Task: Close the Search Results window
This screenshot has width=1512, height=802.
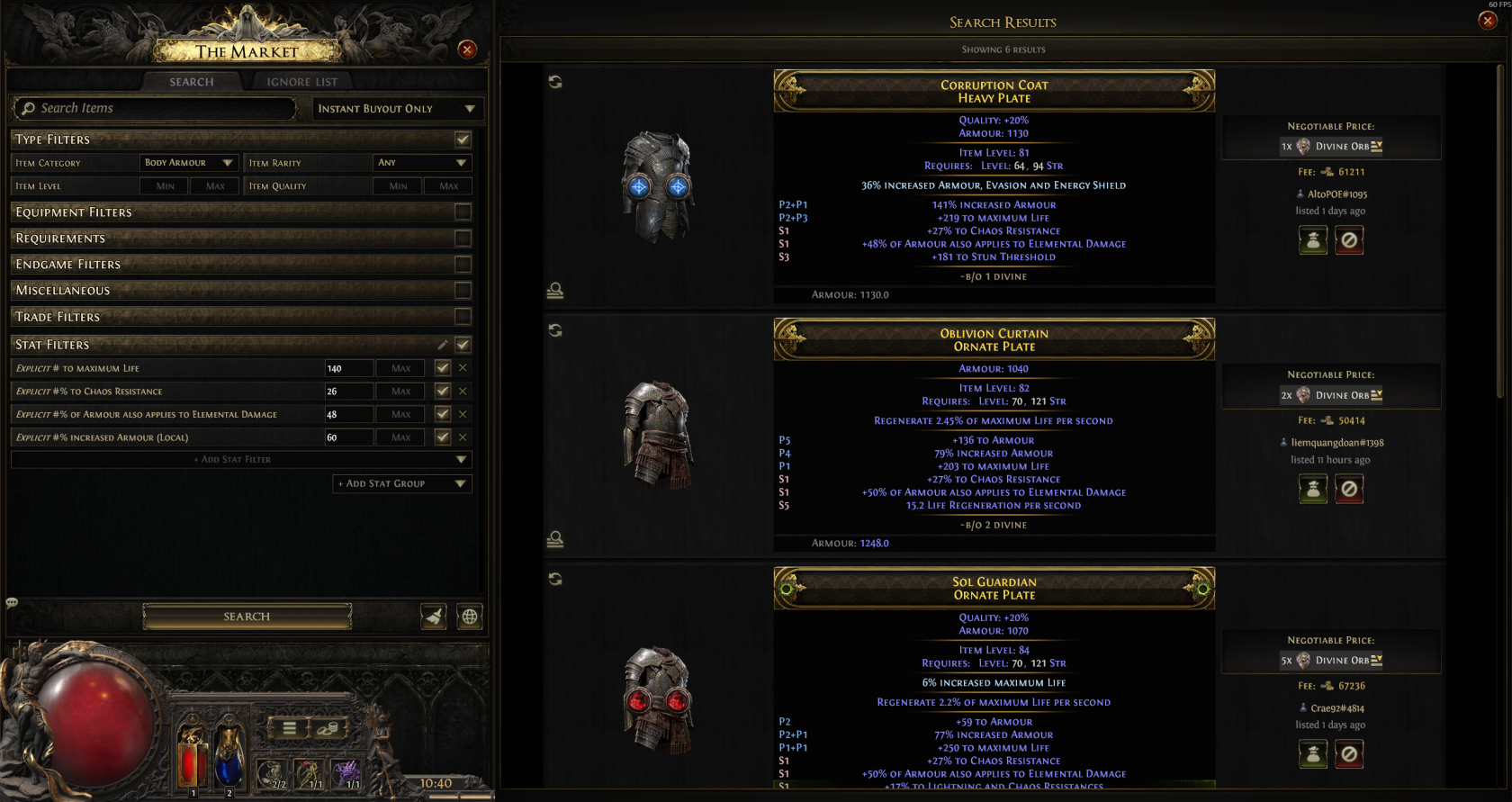Action: [1488, 21]
